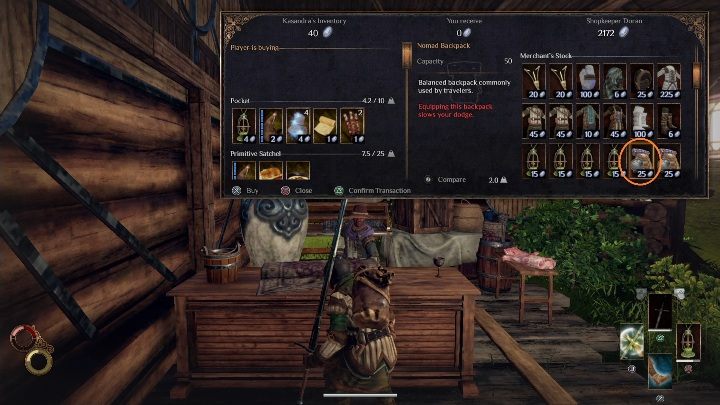720x405 pixels.
Task: Select the lantern quick slot on HUD
Action: pos(689,341)
